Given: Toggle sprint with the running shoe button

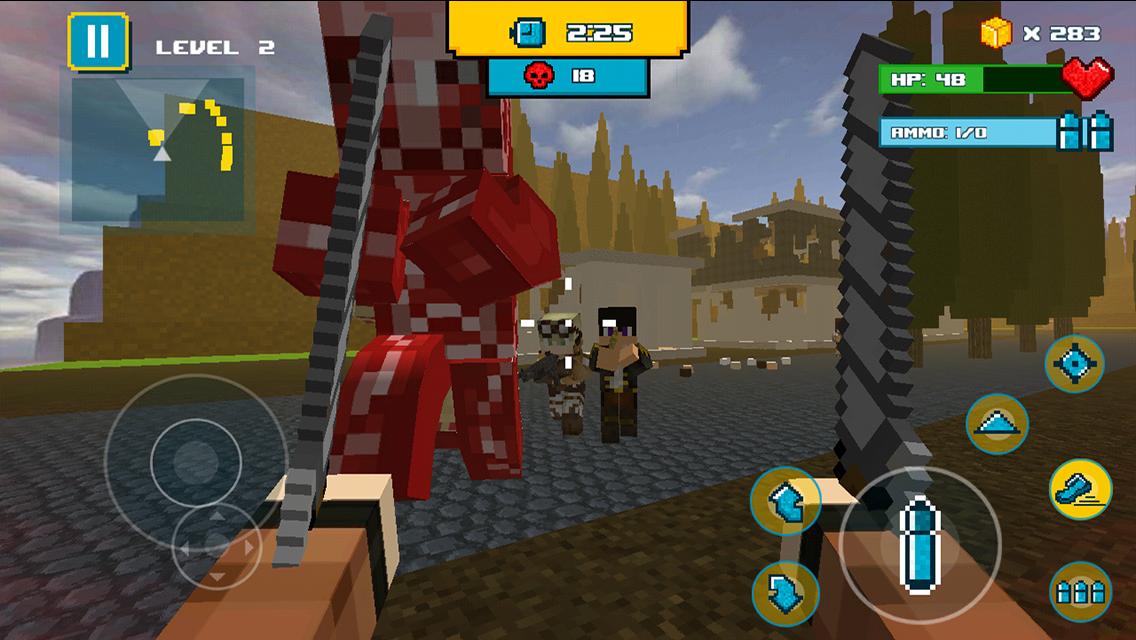Looking at the screenshot, I should (x=1081, y=489).
